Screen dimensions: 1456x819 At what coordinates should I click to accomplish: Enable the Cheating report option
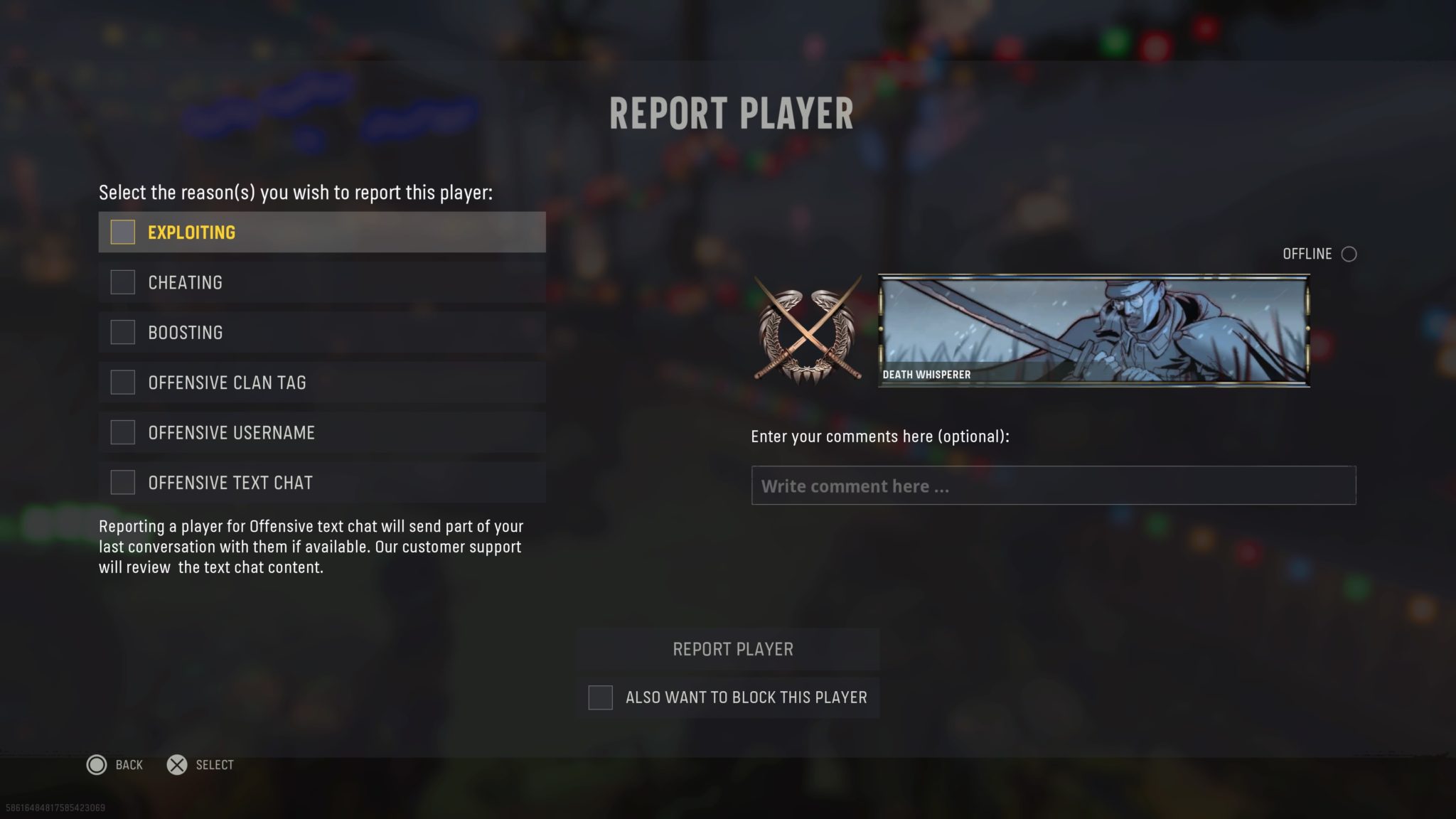point(122,282)
